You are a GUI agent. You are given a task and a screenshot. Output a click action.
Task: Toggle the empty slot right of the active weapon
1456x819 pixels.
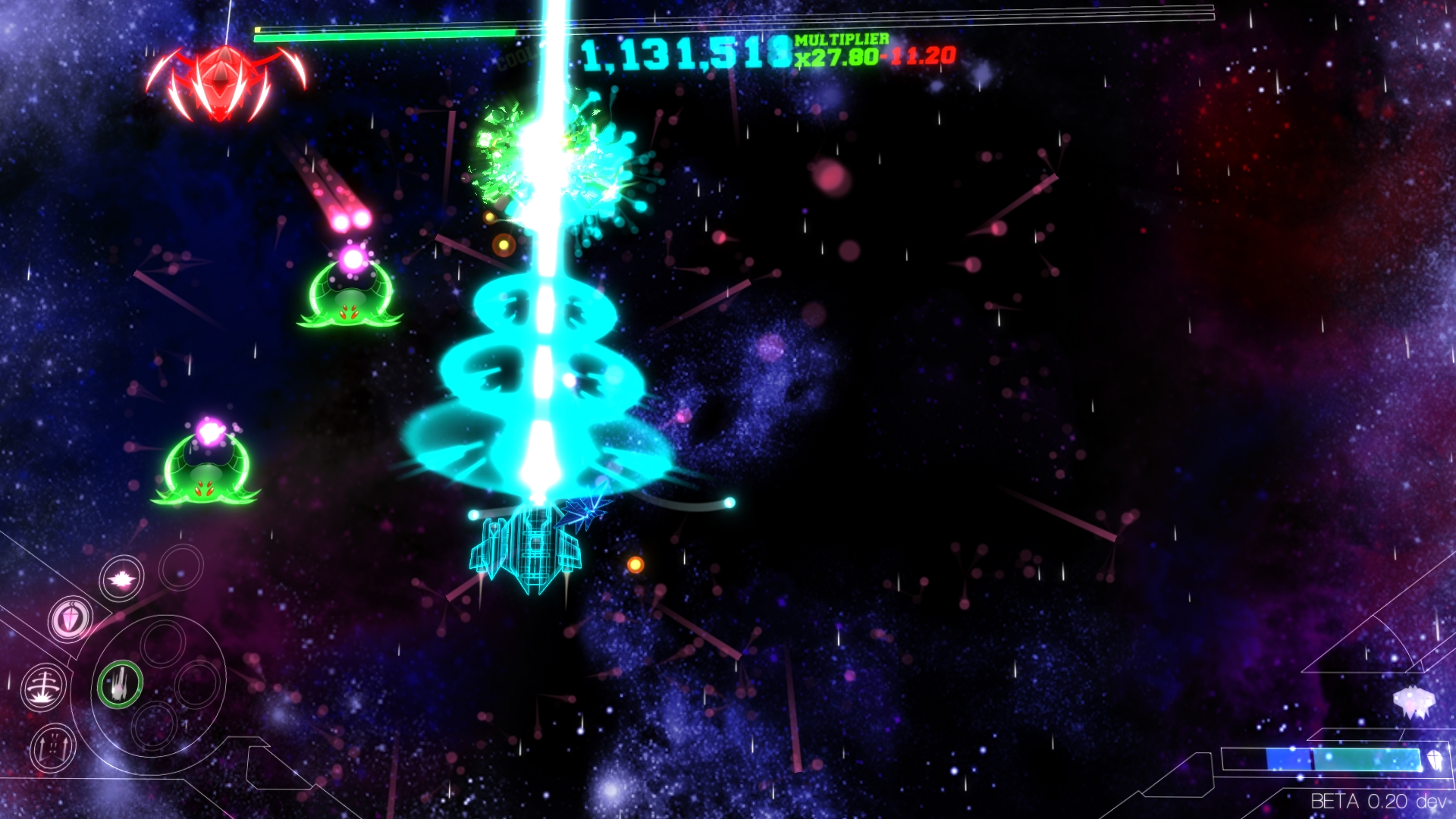coord(197,686)
